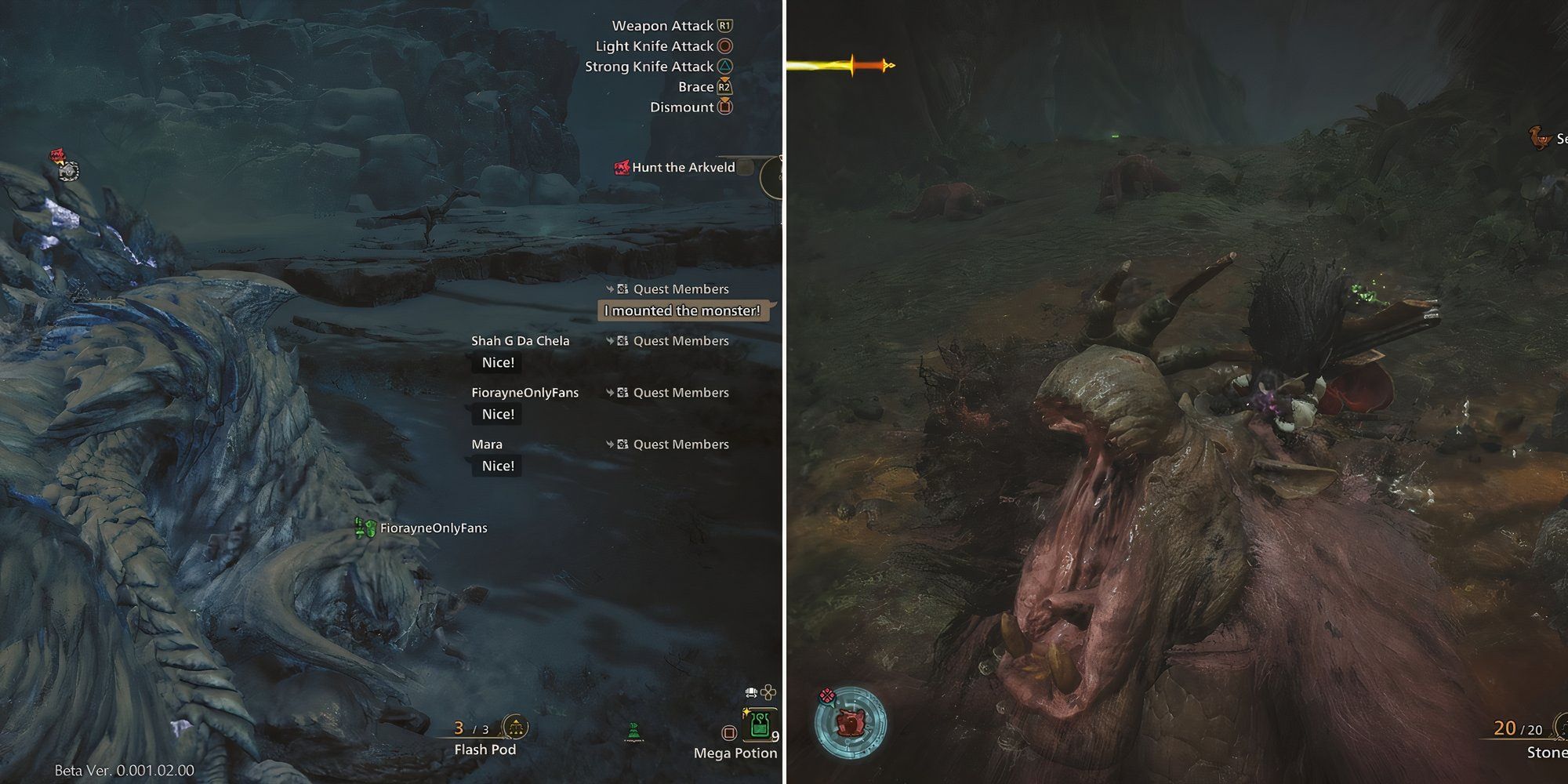1568x784 pixels.
Task: Click FiorayneOnlyFans player name tag
Action: coord(434,528)
